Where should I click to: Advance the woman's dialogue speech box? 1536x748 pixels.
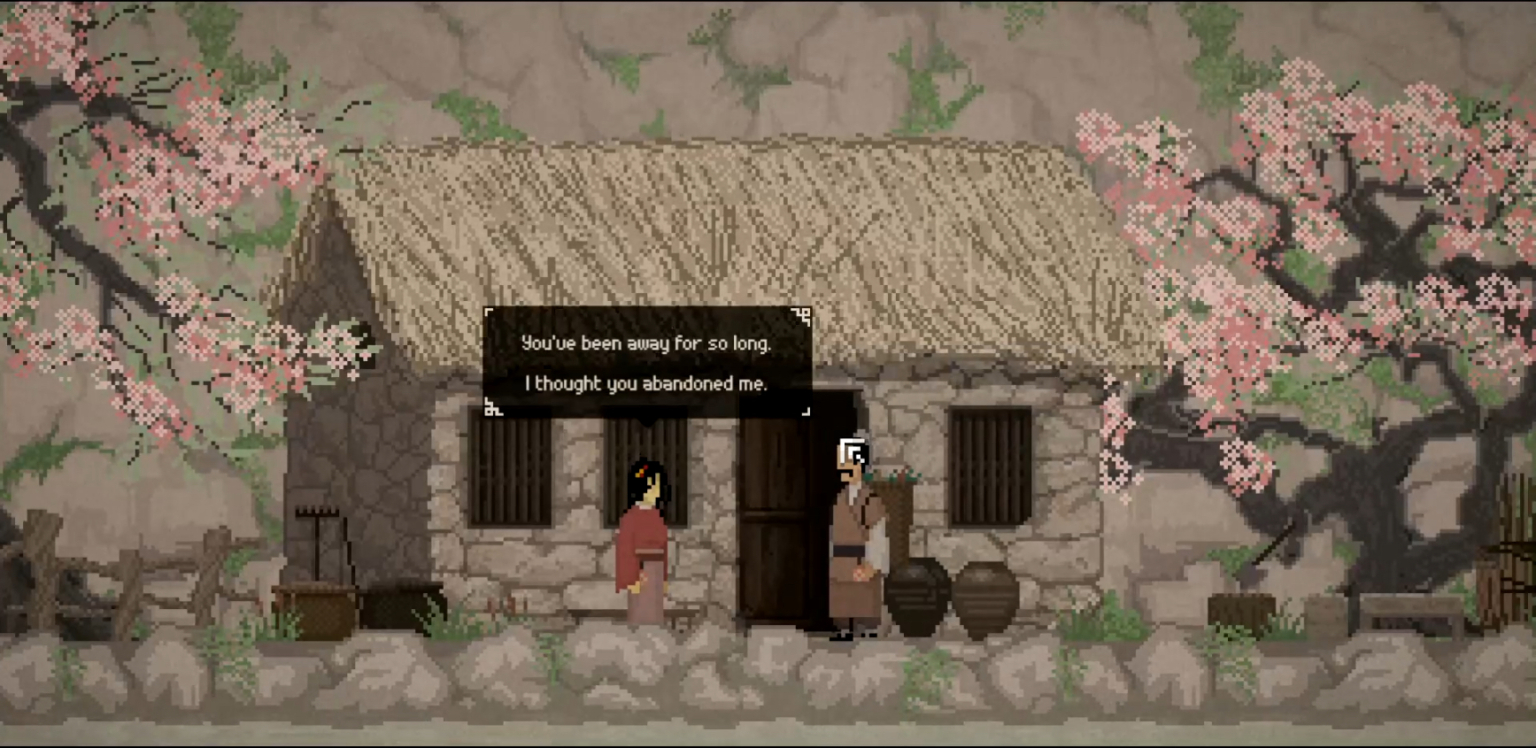647,362
